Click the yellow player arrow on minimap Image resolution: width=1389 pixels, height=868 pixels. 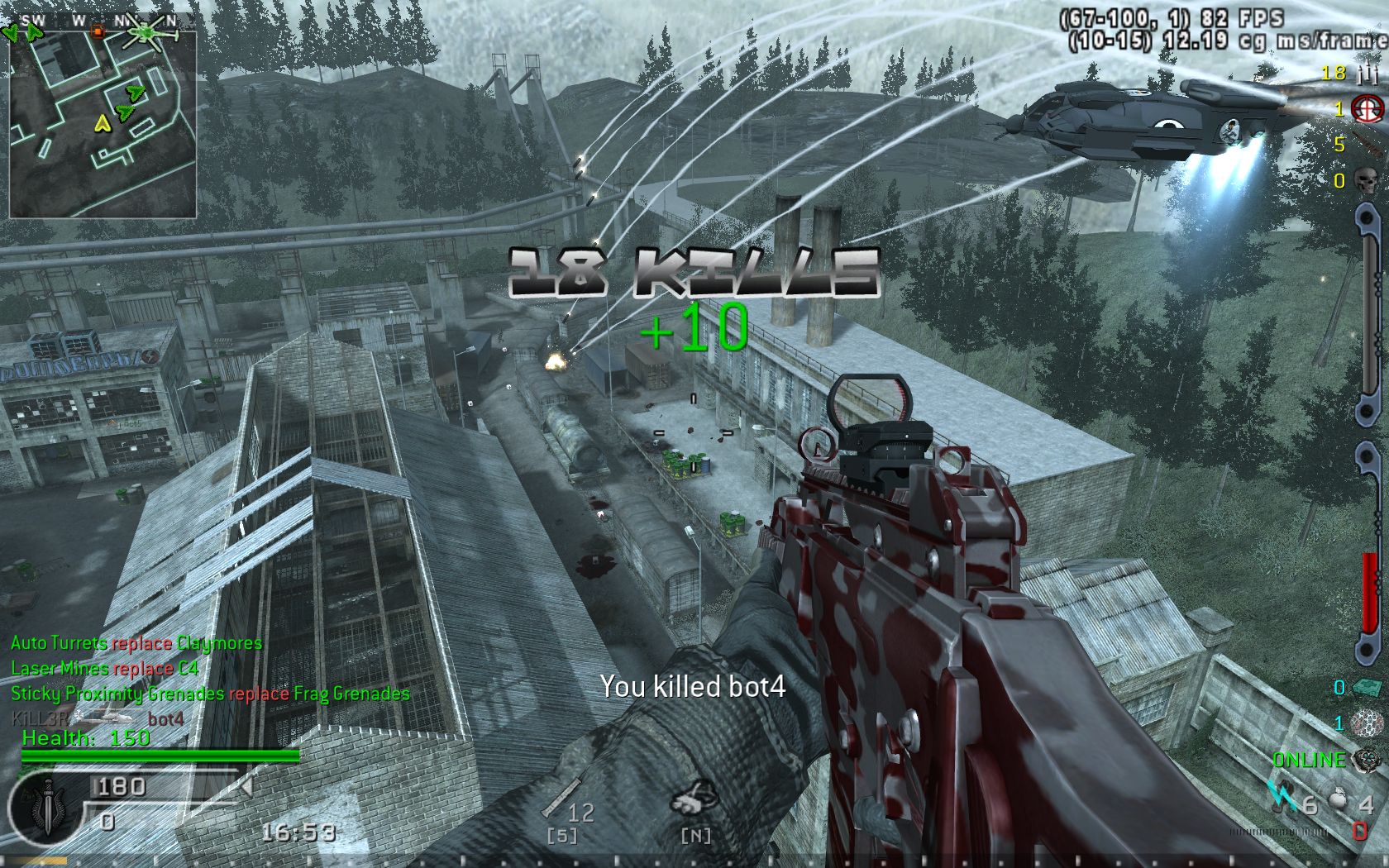pos(103,124)
